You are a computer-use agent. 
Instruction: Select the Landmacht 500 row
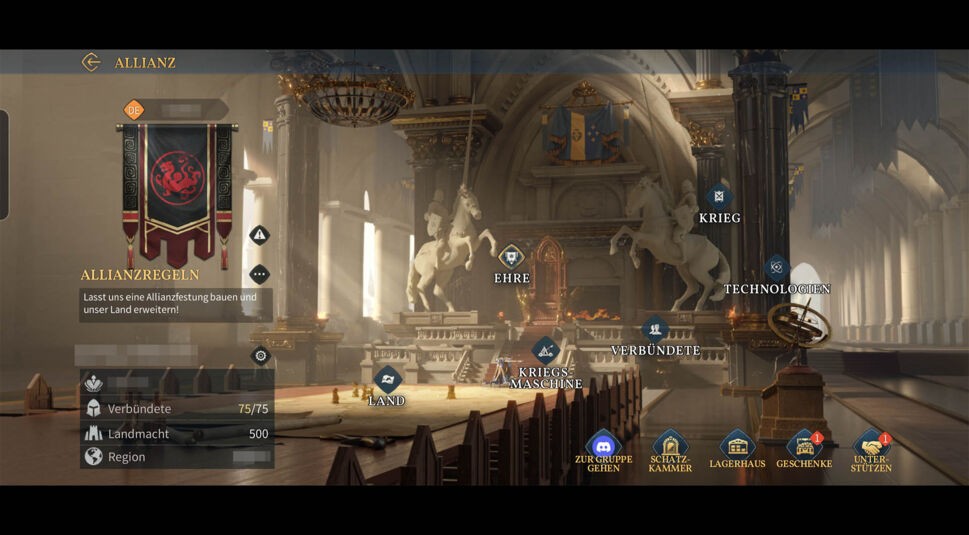[177, 434]
